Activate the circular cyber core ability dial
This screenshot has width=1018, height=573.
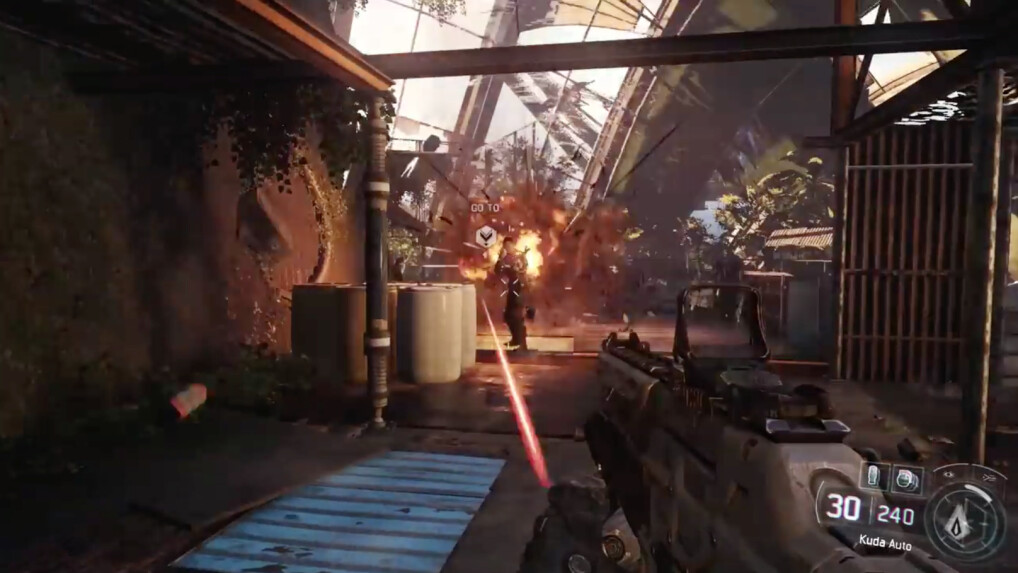965,519
